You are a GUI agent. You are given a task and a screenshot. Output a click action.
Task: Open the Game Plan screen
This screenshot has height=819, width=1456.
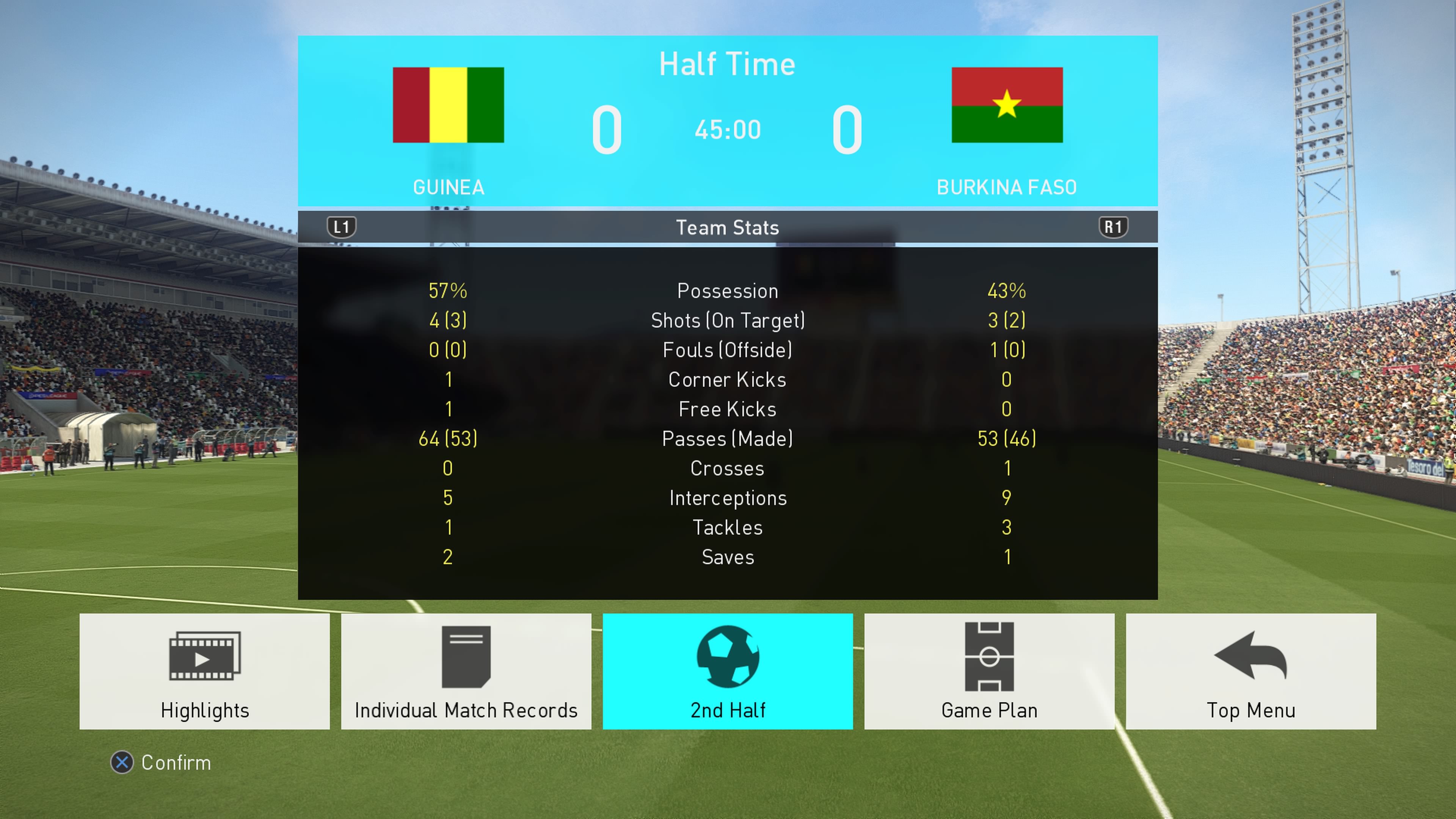click(x=989, y=671)
